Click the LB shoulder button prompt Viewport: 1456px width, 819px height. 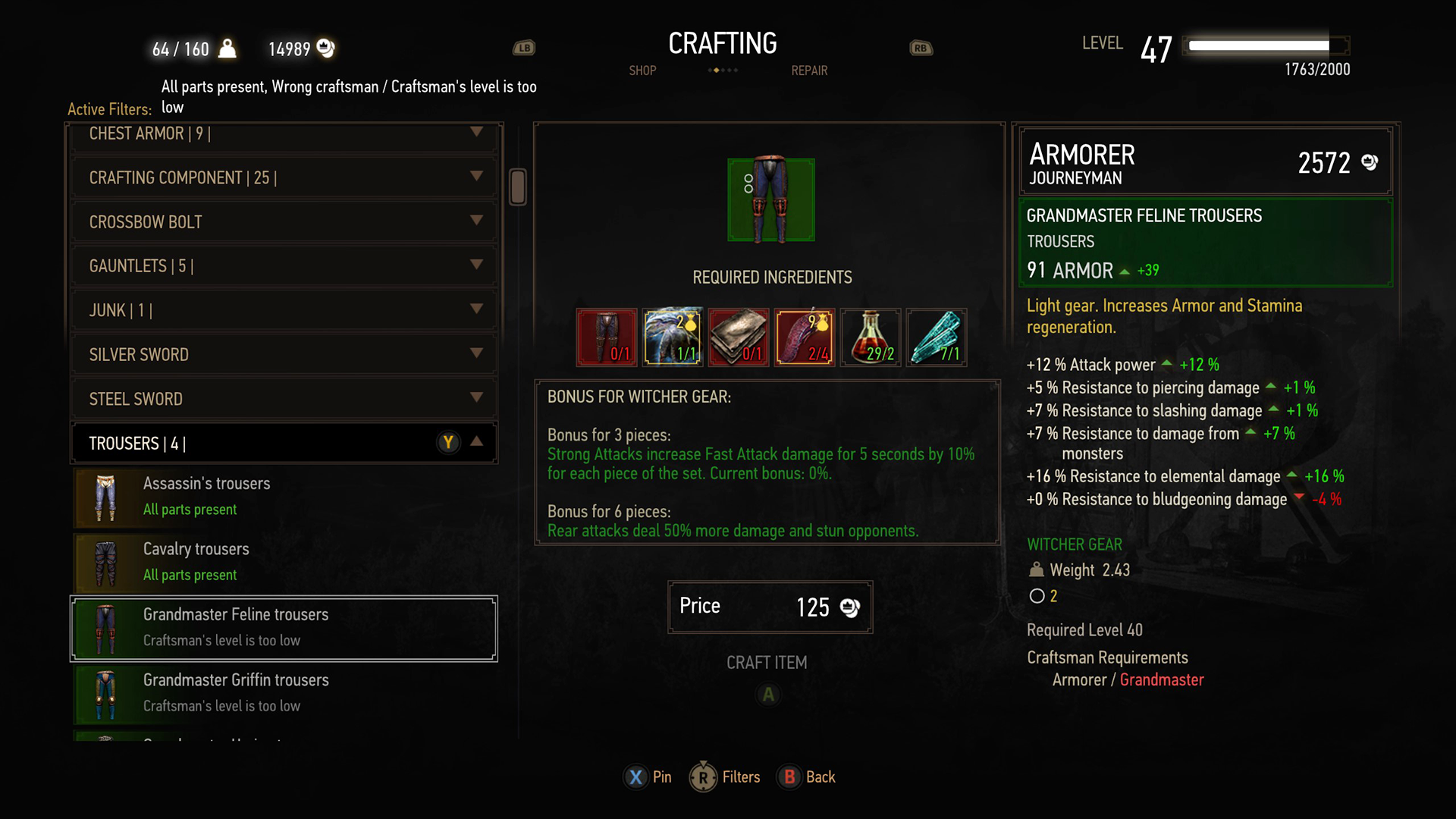(x=525, y=47)
